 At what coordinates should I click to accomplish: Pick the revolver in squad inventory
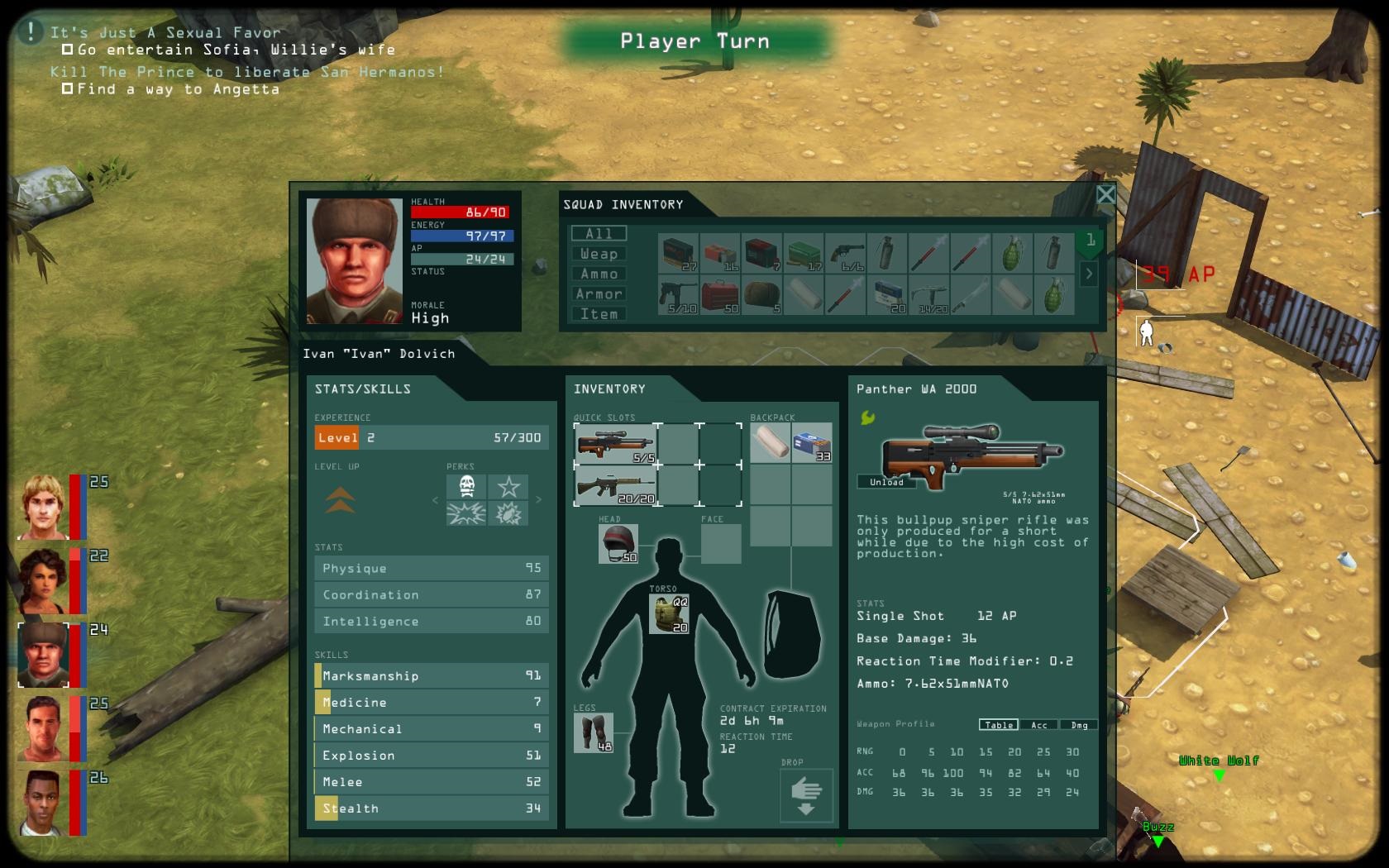click(844, 253)
